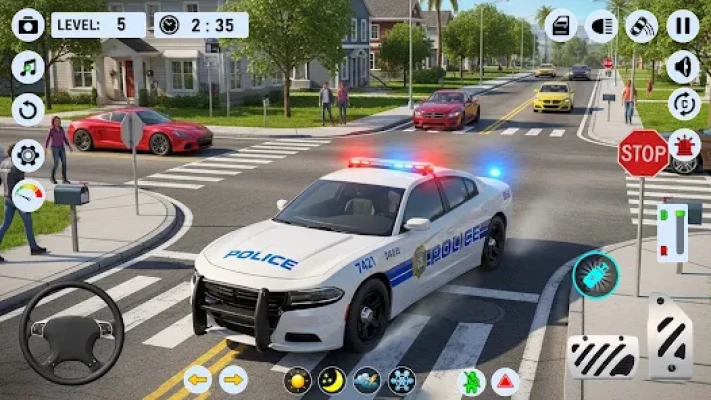The image size is (711, 400).
Task: Choose the thunderstorm cloud weather icon
Action: [366, 380]
